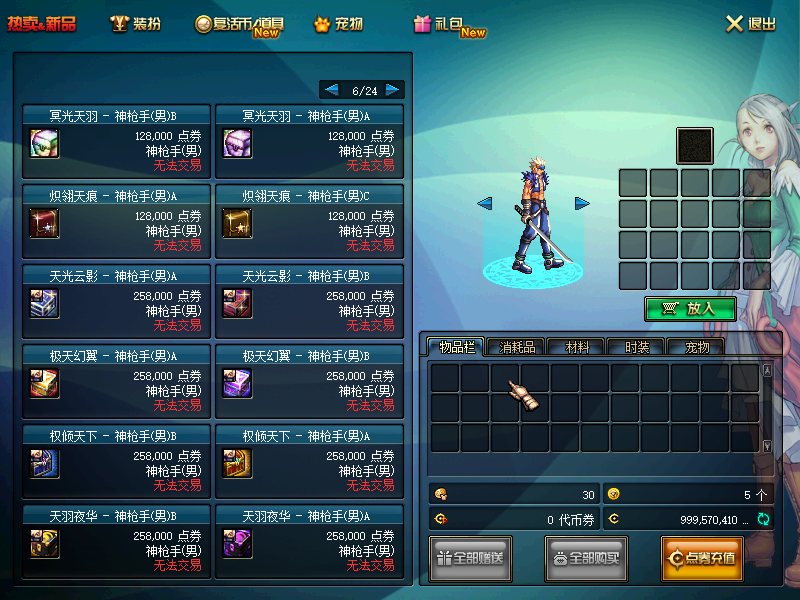Image resolution: width=800 pixels, height=600 pixels.
Task: Click 全部购买 to buy all
Action: (586, 558)
